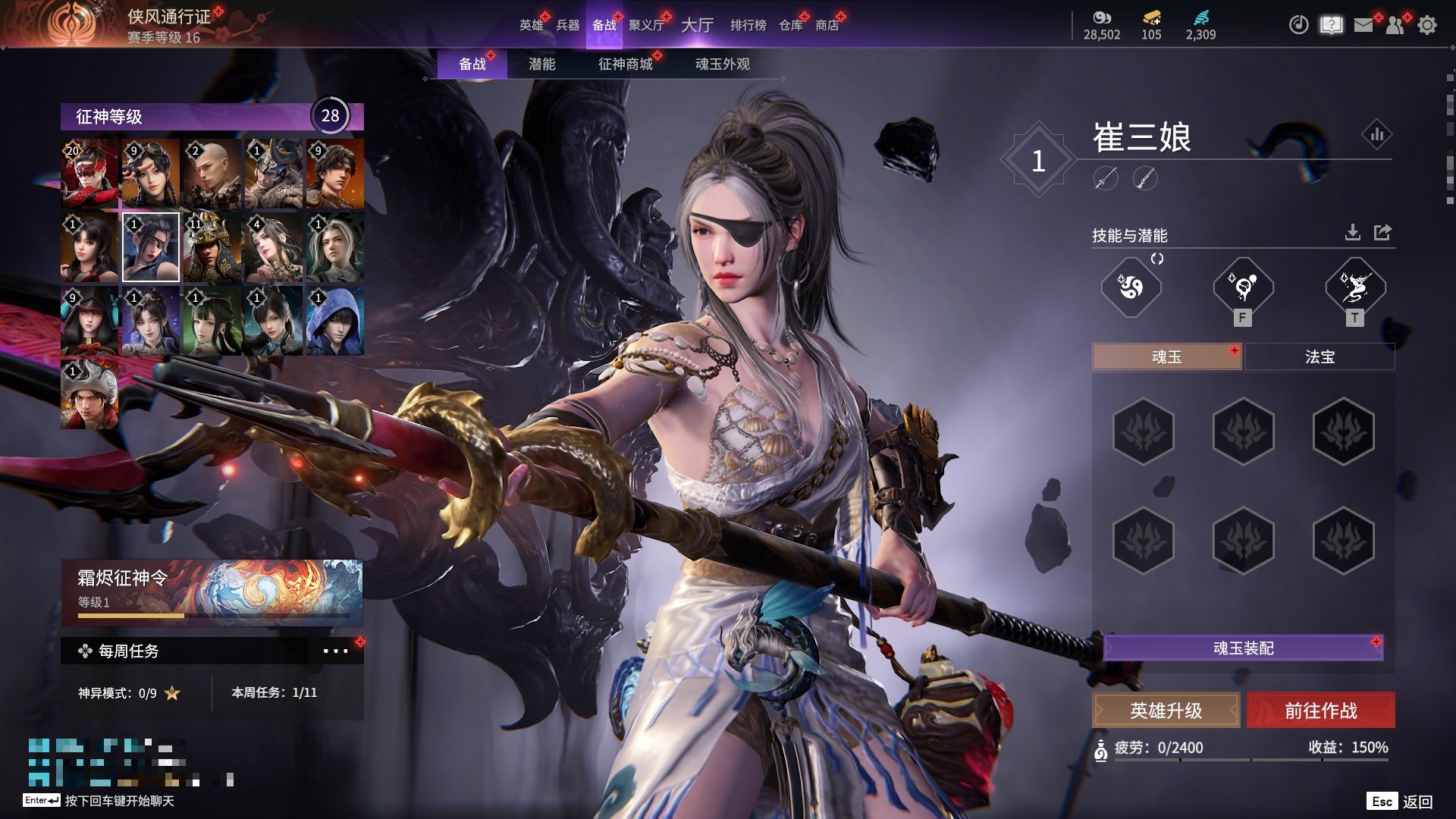This screenshot has height=819, width=1456.
Task: Open the mail envelope icon
Action: (1363, 25)
